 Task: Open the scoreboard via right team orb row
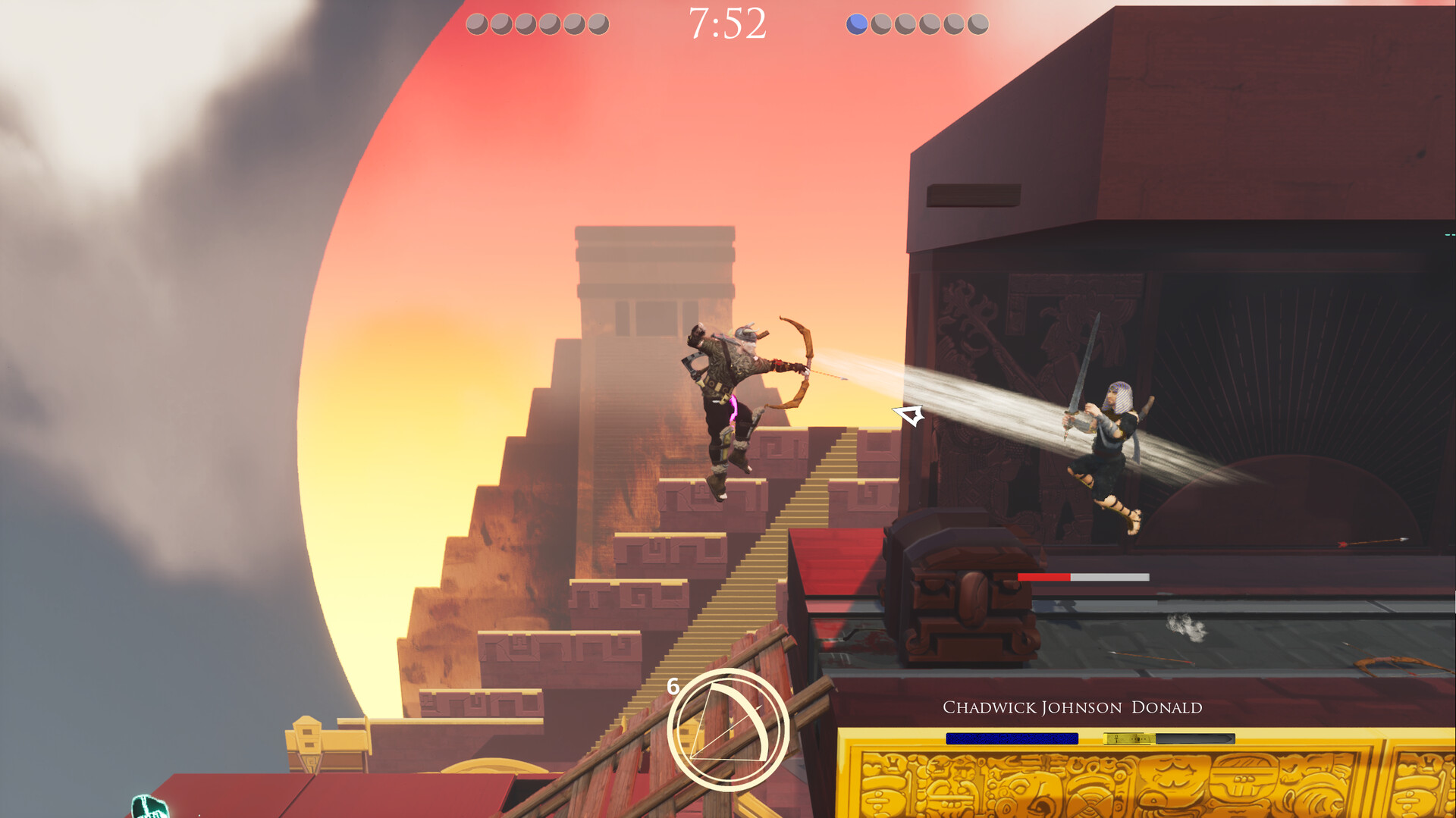[916, 24]
